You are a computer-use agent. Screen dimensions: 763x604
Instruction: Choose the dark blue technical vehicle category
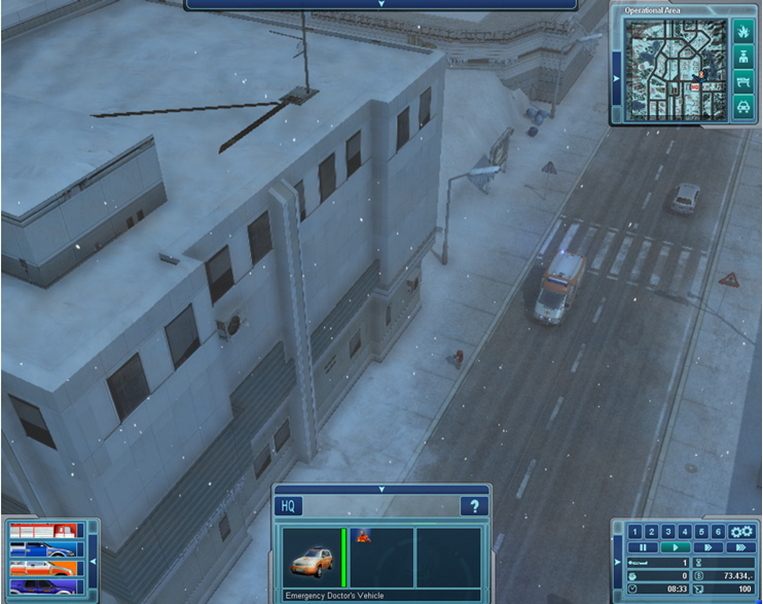click(44, 585)
